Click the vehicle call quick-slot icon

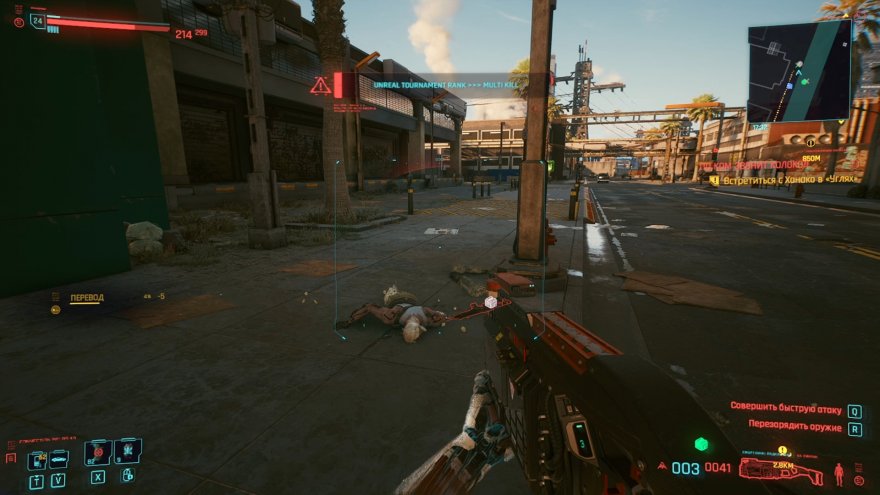pyautogui.click(x=59, y=459)
